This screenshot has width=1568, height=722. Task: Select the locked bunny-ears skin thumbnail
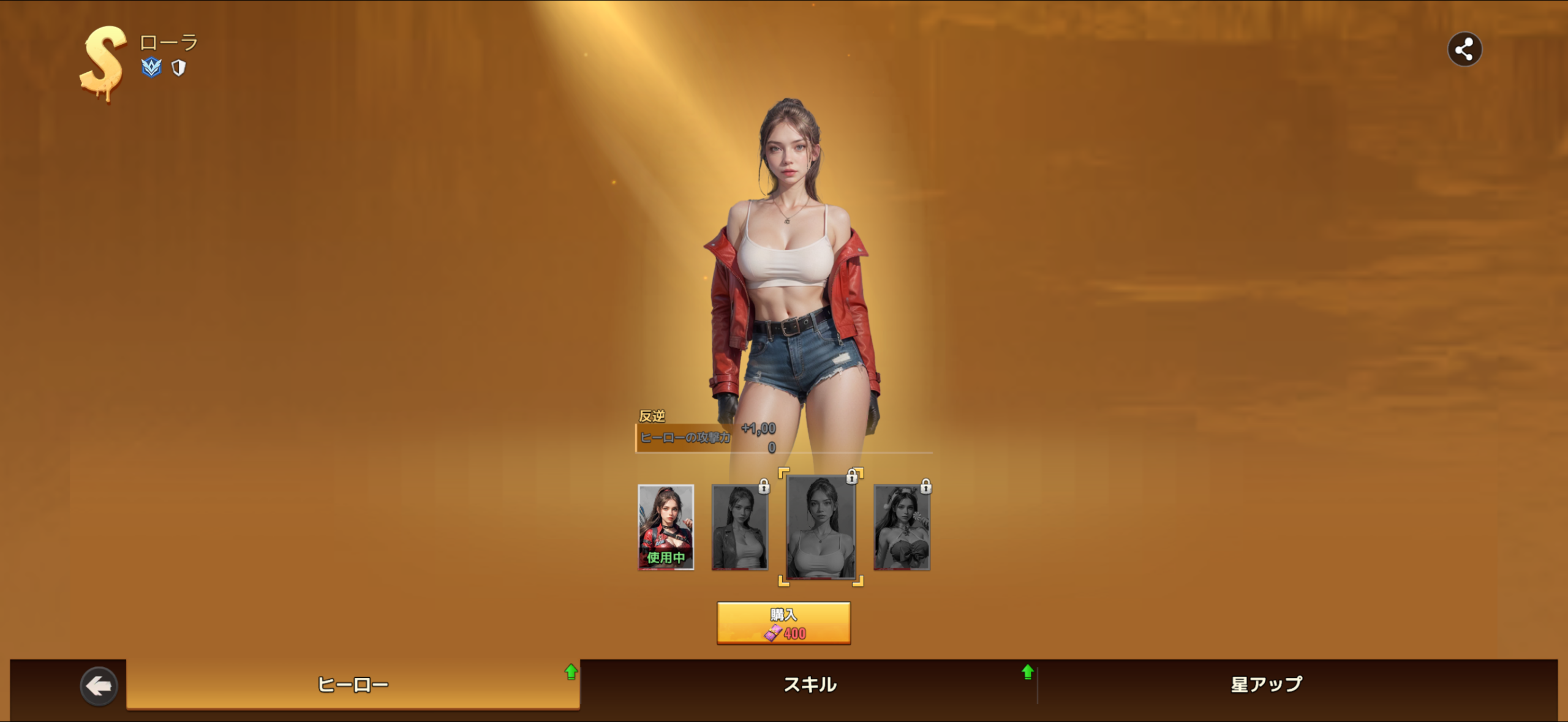[x=902, y=527]
